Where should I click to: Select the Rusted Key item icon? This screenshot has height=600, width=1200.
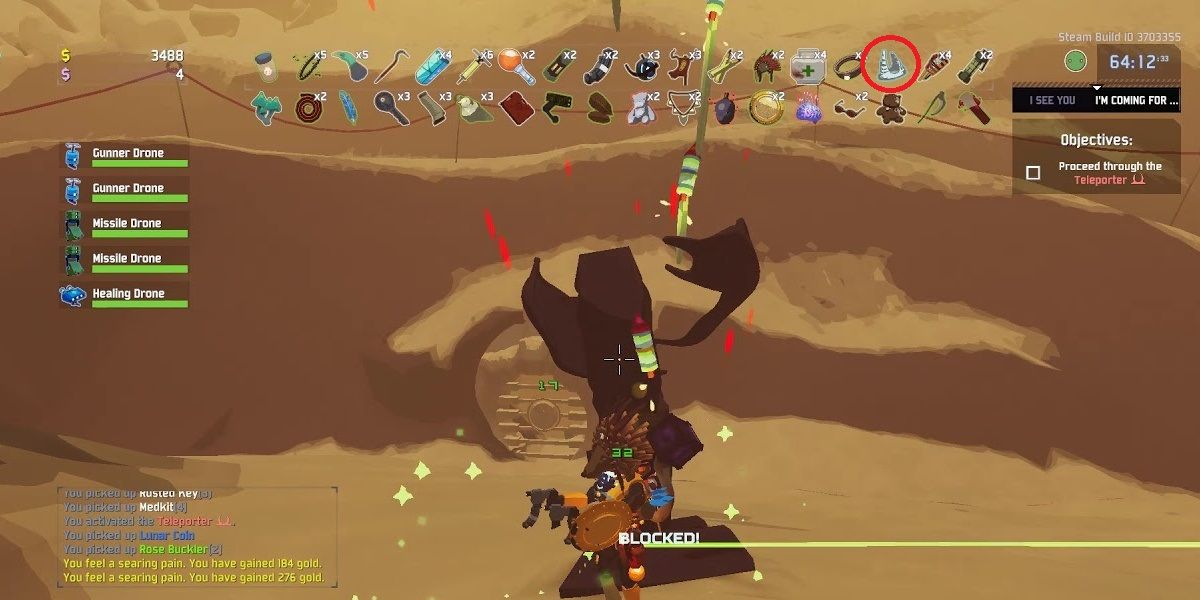[389, 107]
